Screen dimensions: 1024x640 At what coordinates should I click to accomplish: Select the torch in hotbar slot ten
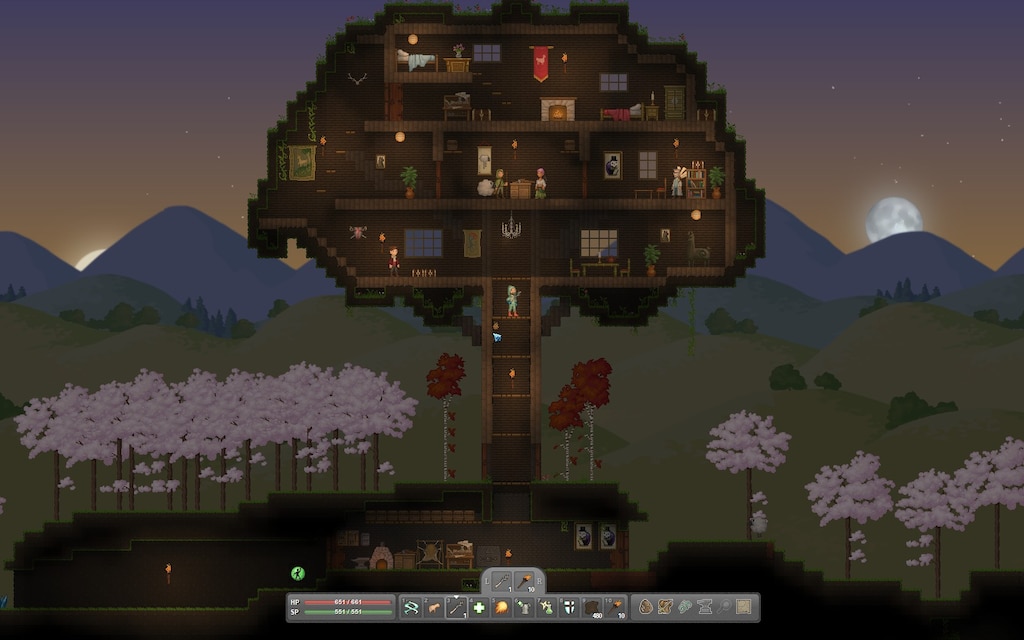coord(616,607)
